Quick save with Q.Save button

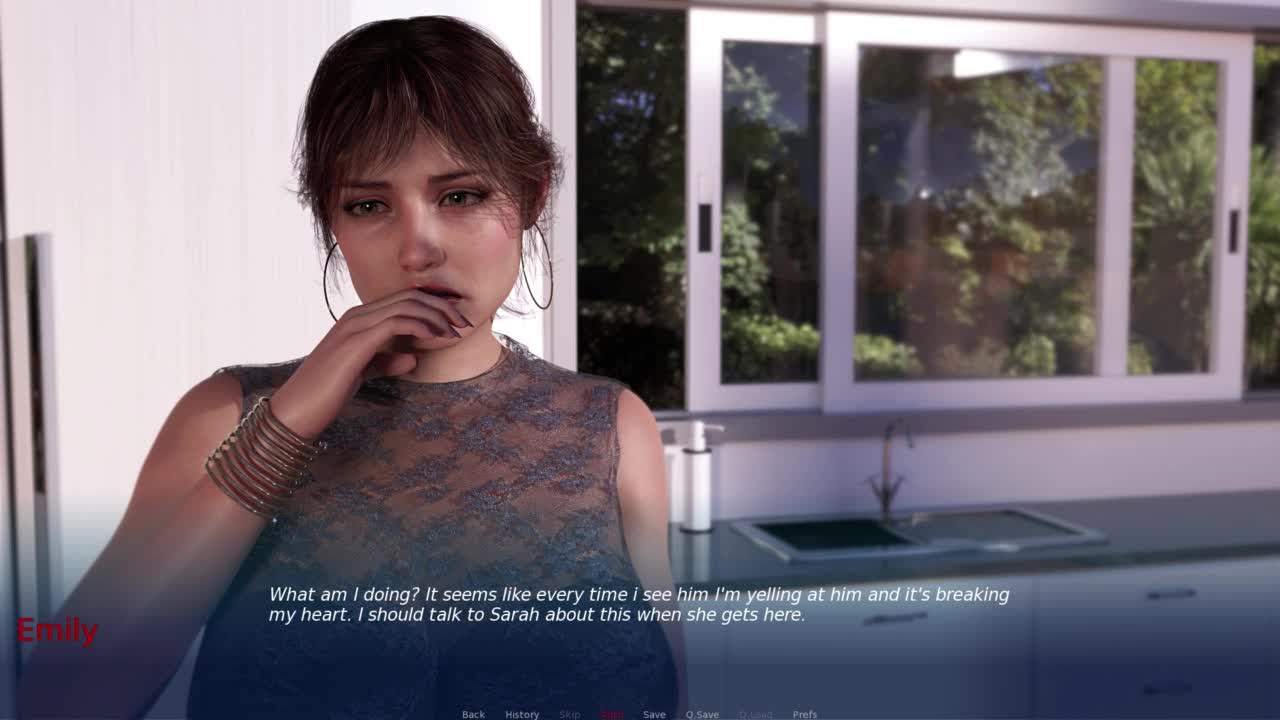(x=702, y=714)
